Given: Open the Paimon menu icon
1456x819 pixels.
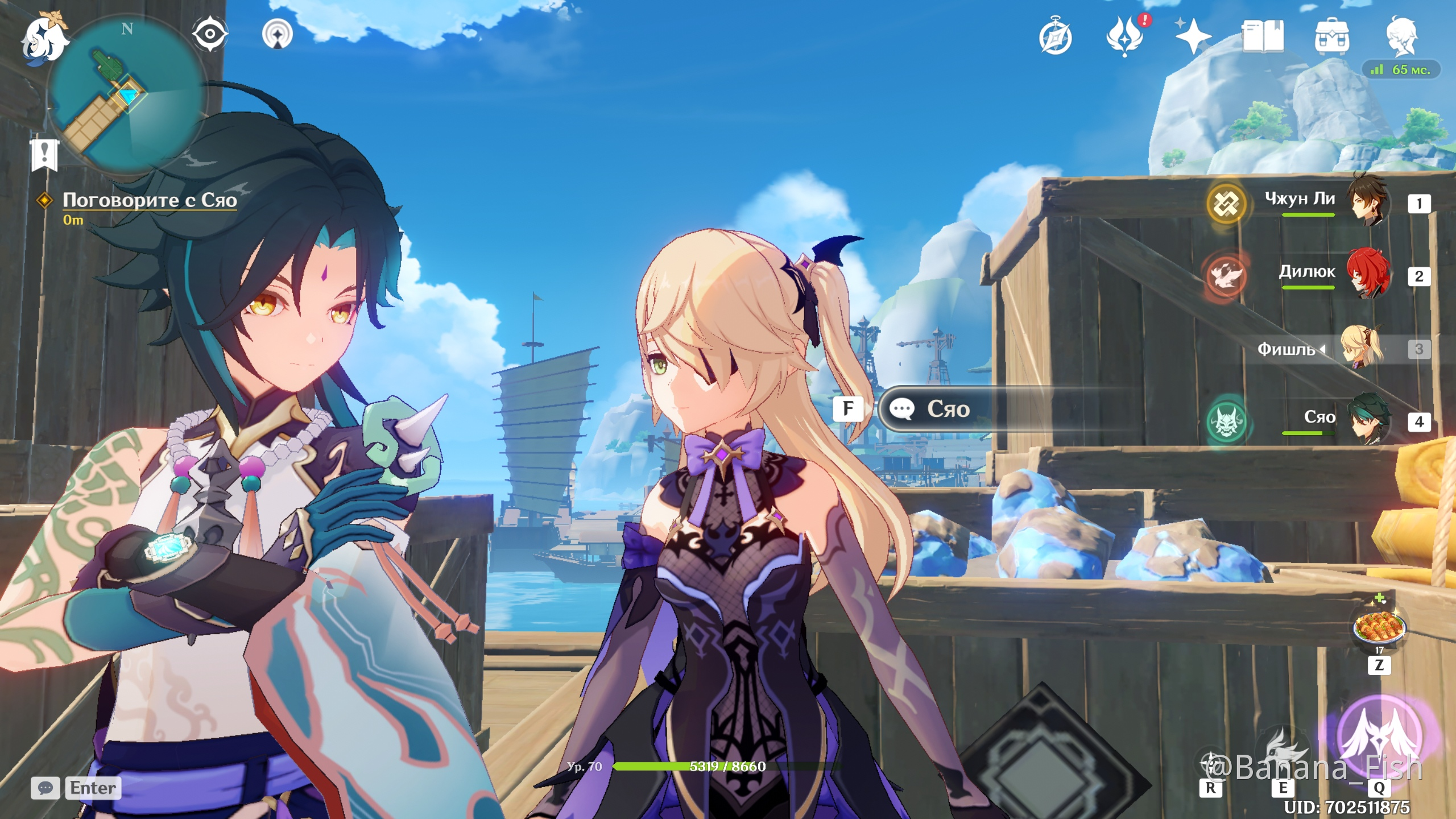Looking at the screenshot, I should [44, 39].
